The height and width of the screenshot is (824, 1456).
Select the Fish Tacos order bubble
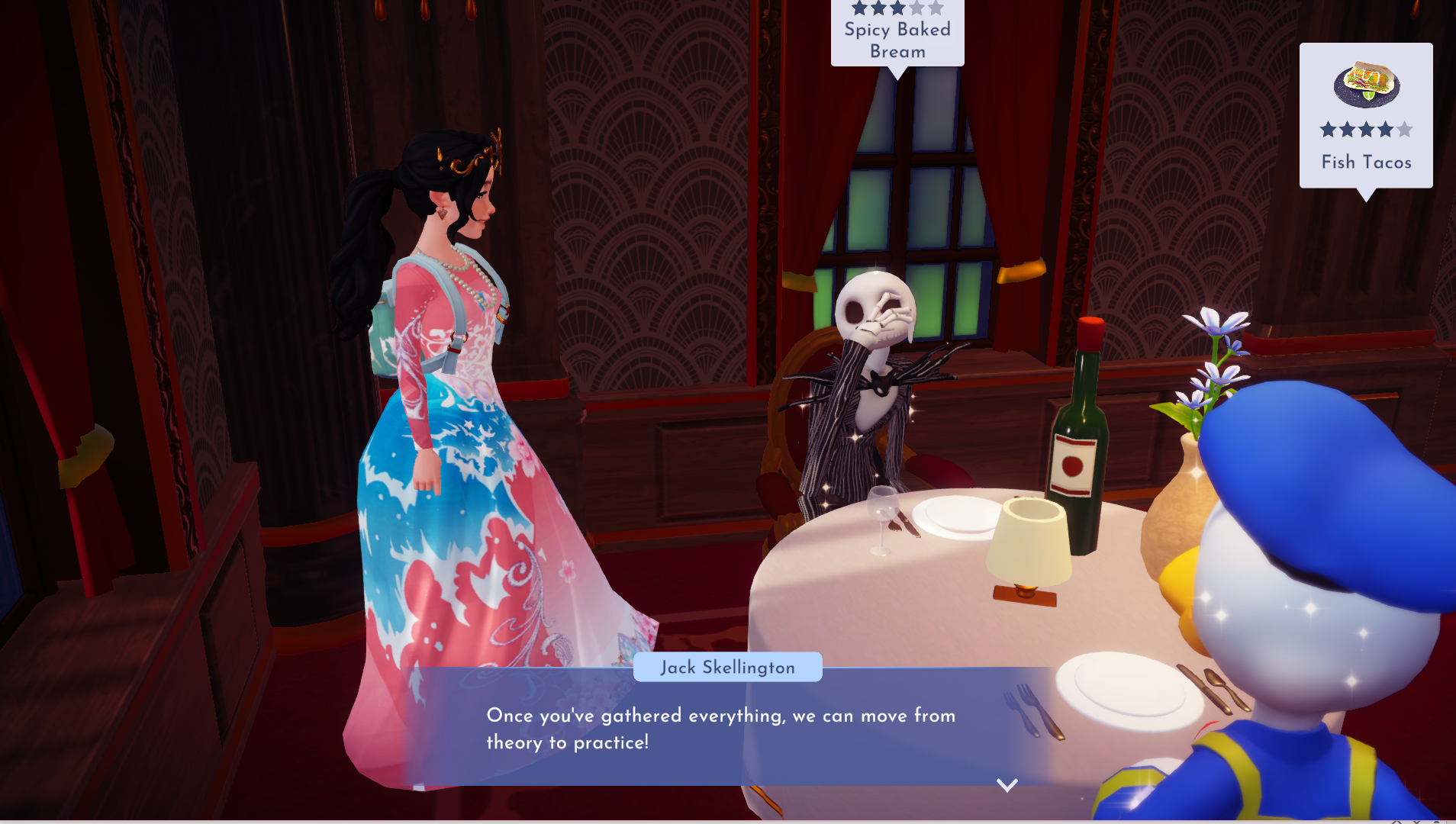point(1365,116)
